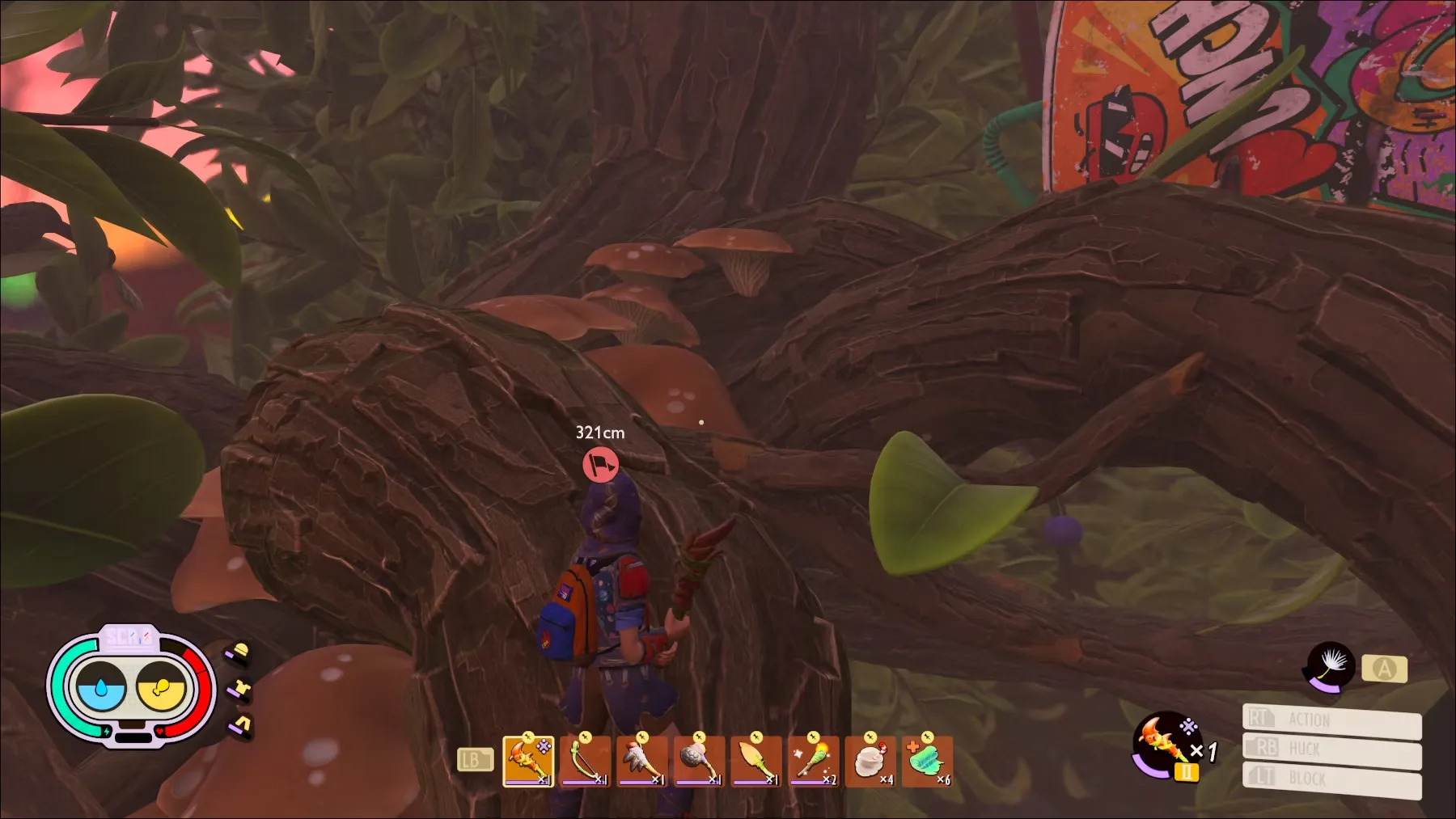Use the white smoothie slot with four
1456x819 pixels.
click(870, 761)
